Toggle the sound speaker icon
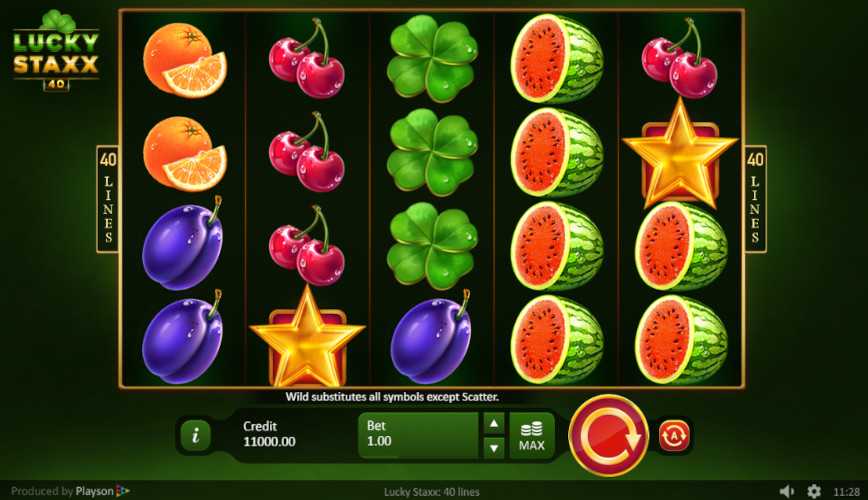This screenshot has height=500, width=868. click(787, 491)
